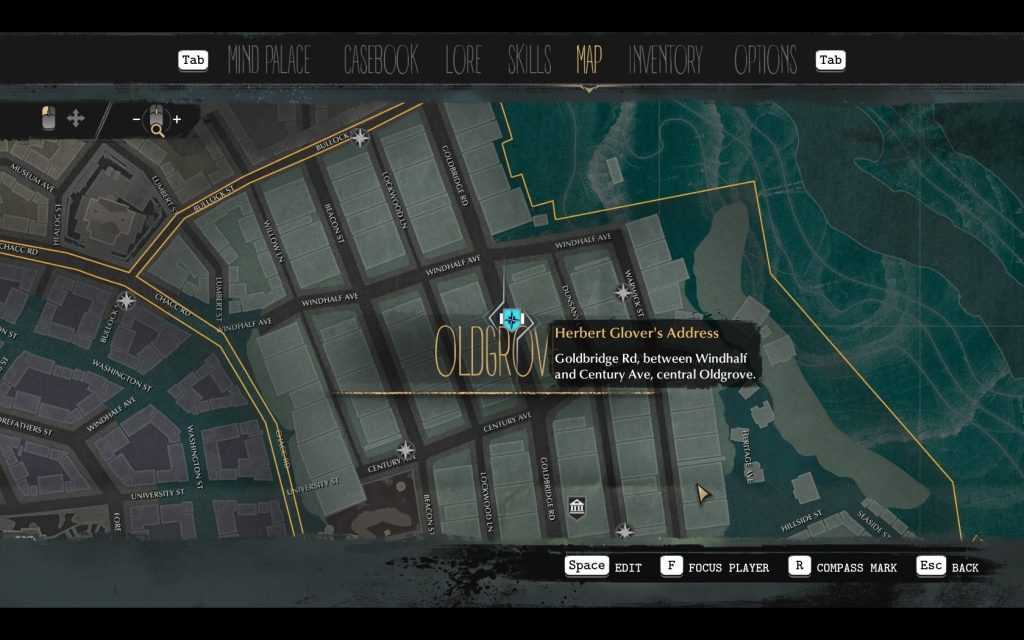Select the Map tab
This screenshot has height=640, width=1024.
tap(589, 60)
